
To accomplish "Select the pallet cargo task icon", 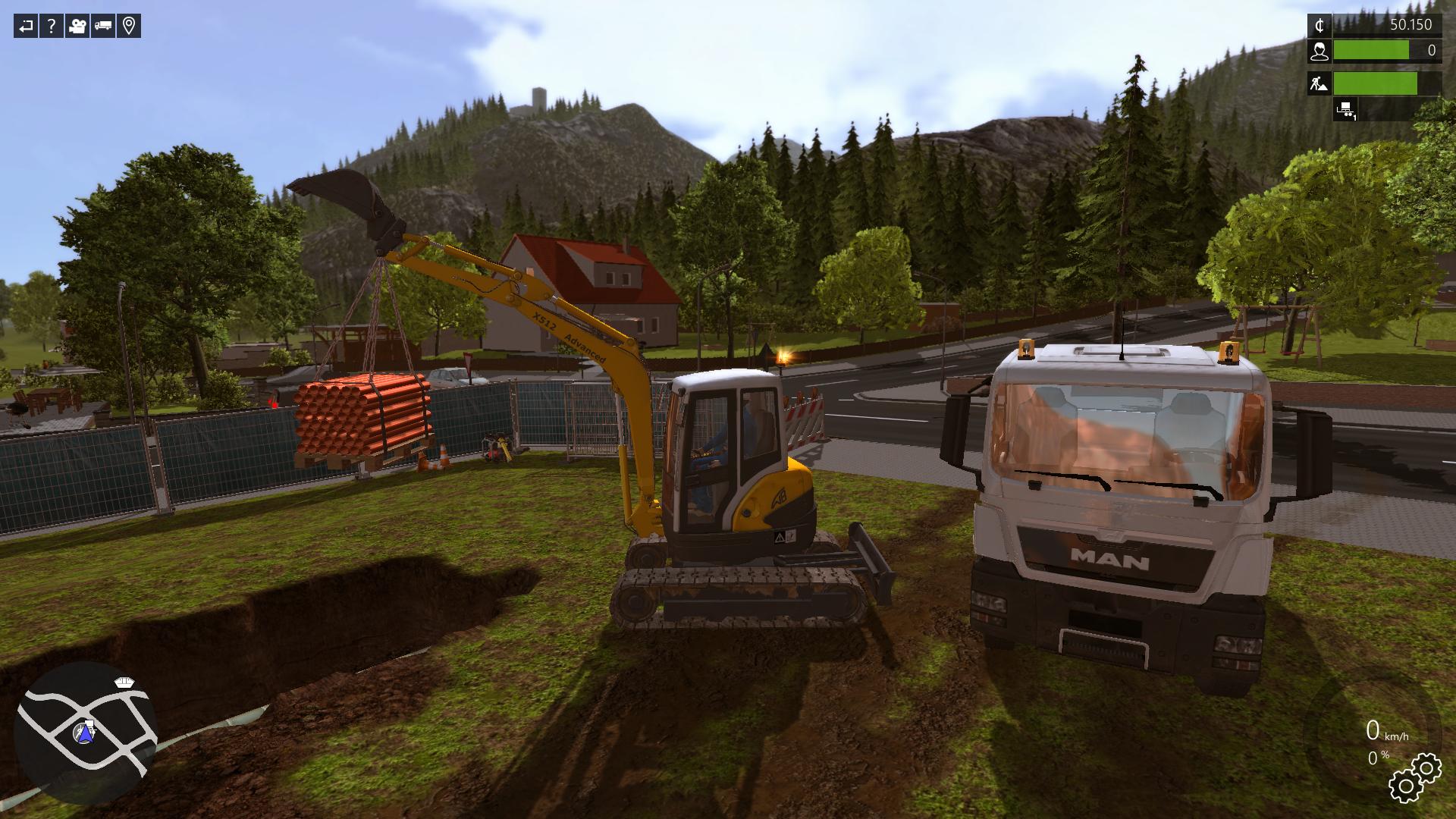I will tap(1346, 109).
